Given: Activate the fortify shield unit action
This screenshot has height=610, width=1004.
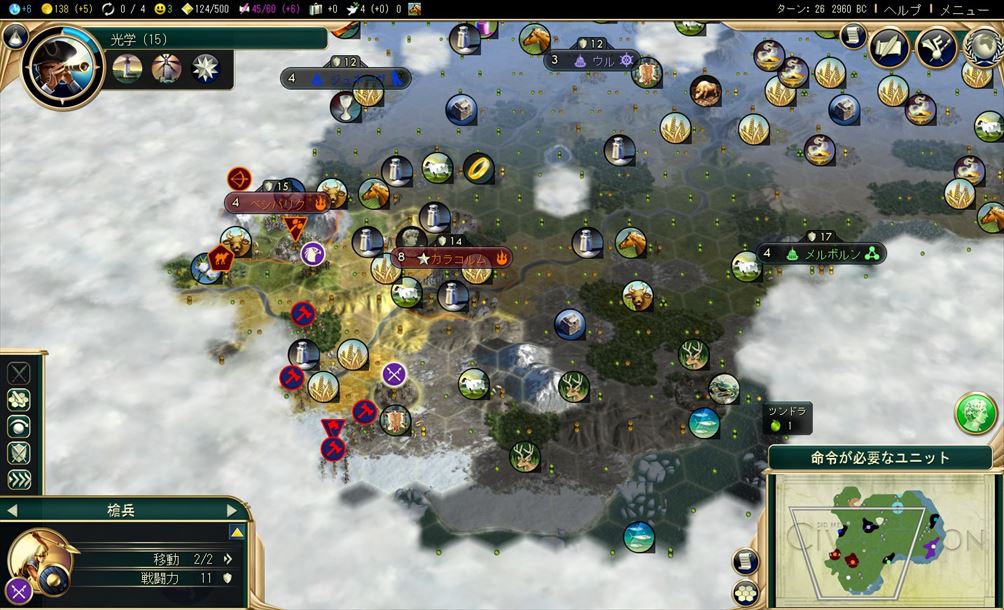Looking at the screenshot, I should pyautogui.click(x=19, y=453).
